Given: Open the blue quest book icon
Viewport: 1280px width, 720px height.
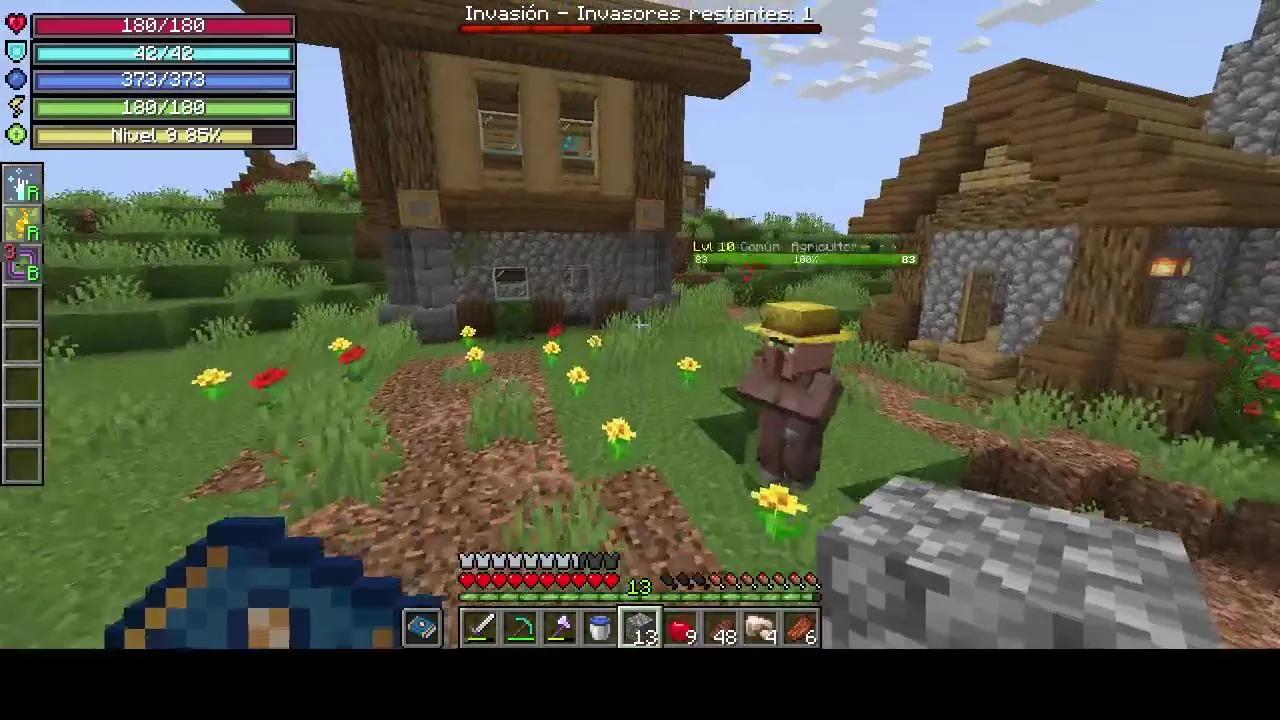Looking at the screenshot, I should 420,625.
